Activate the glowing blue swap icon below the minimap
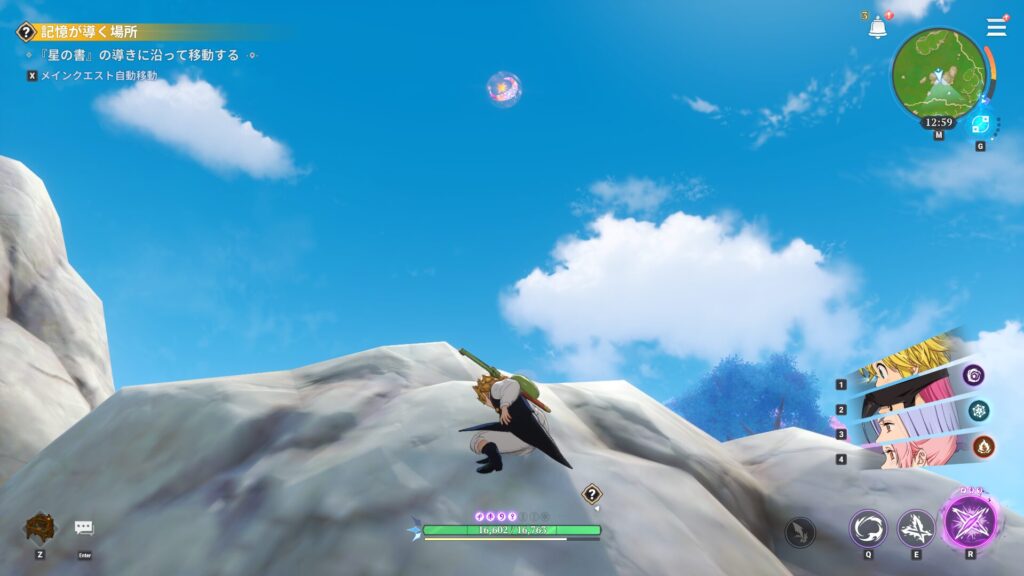The height and width of the screenshot is (576, 1024). (980, 124)
